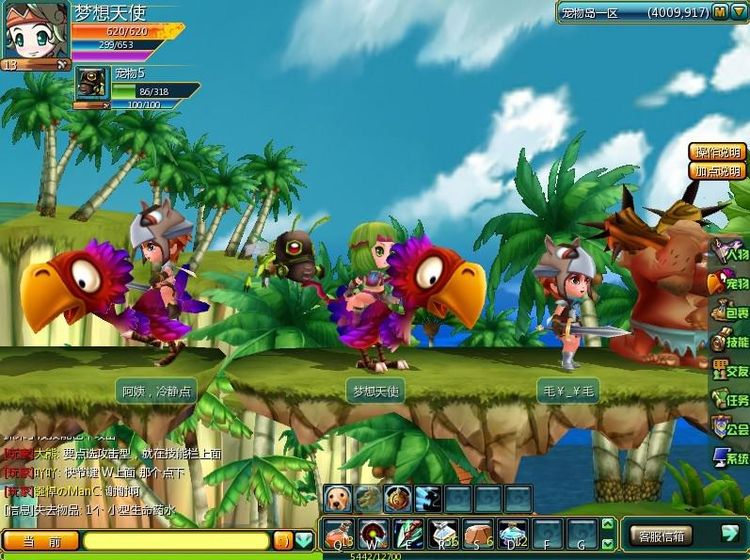Viewport: 750px width, 560px height.
Task: Activate the dog face pet skill icon
Action: pyautogui.click(x=337, y=497)
